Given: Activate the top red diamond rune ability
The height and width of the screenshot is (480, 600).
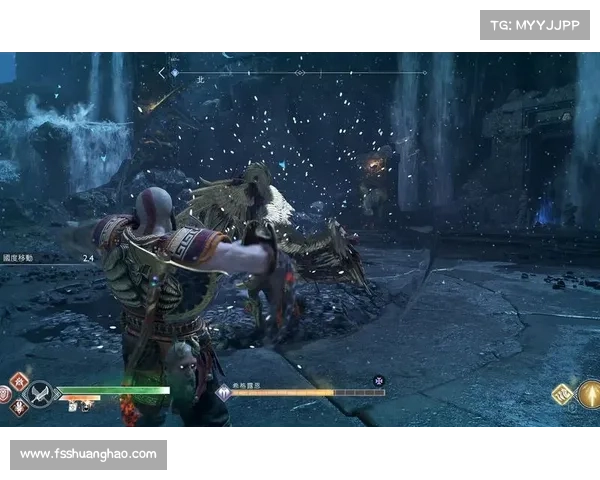Looking at the screenshot, I should click(x=19, y=381).
